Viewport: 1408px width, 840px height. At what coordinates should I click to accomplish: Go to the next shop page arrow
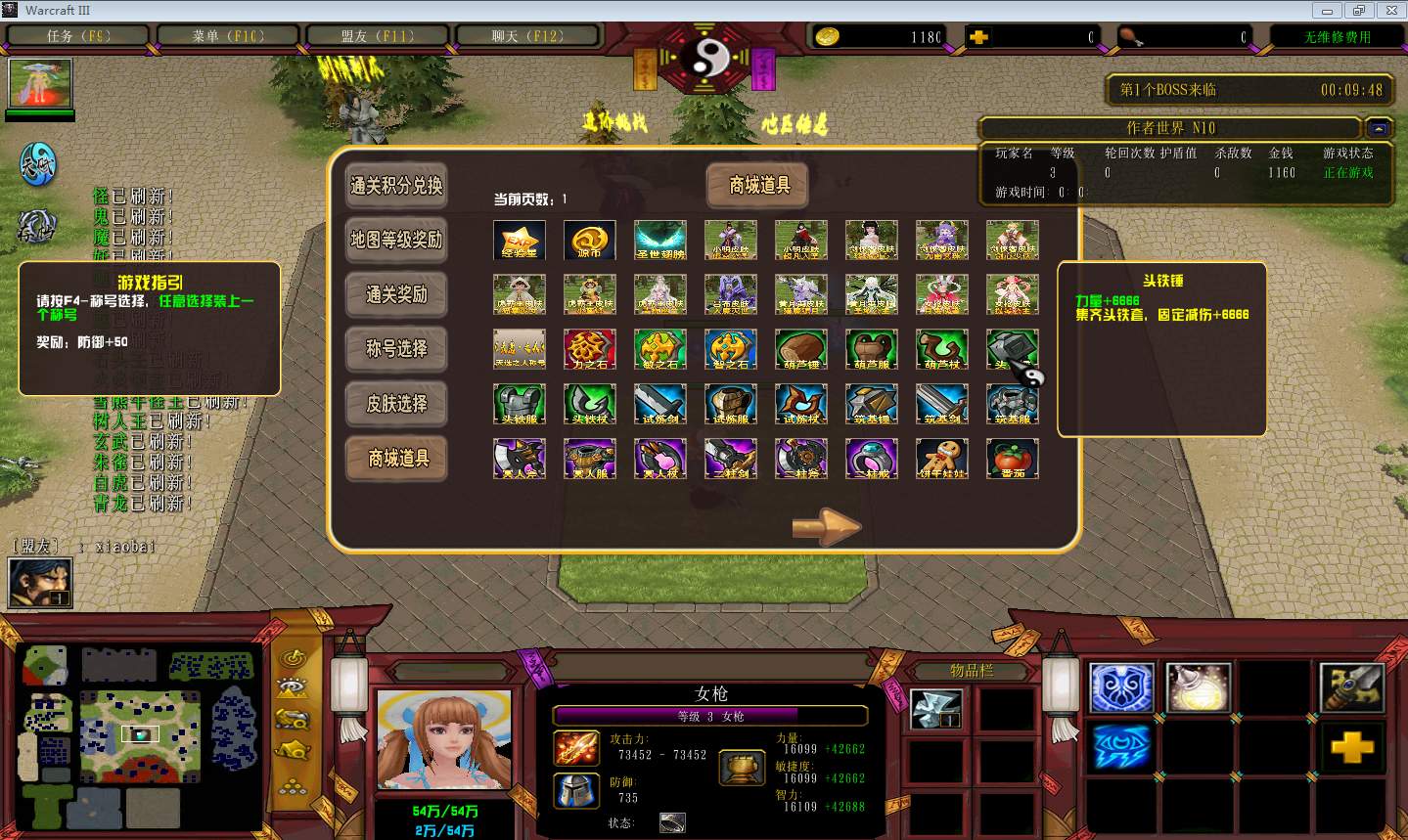(826, 526)
